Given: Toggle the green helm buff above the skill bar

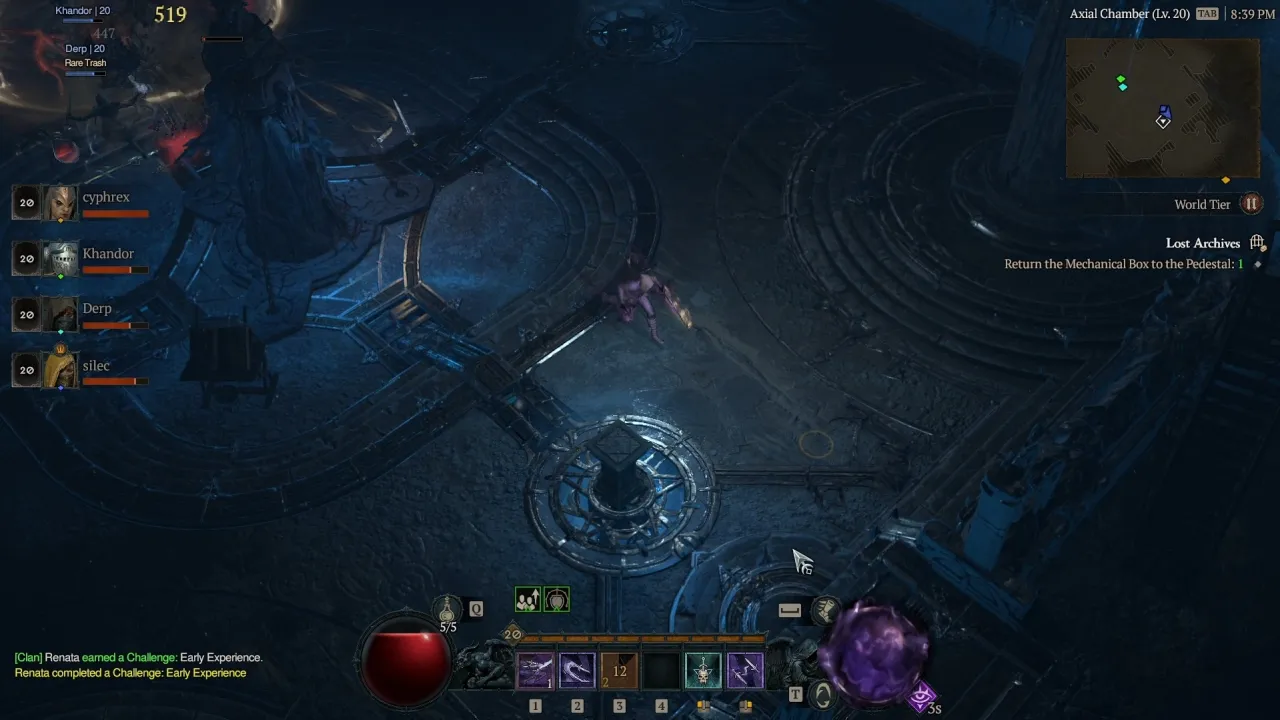Looking at the screenshot, I should pyautogui.click(x=557, y=598).
